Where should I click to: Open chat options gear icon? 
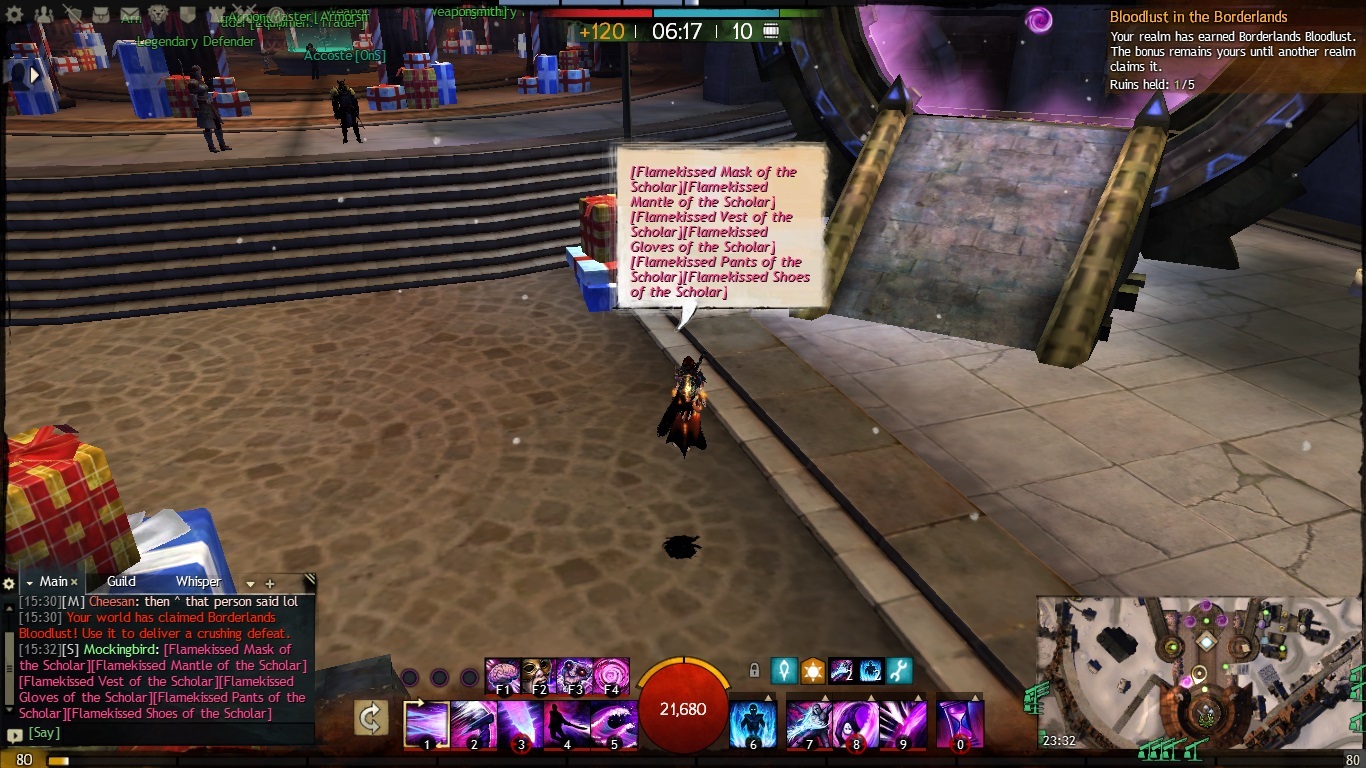point(9,582)
